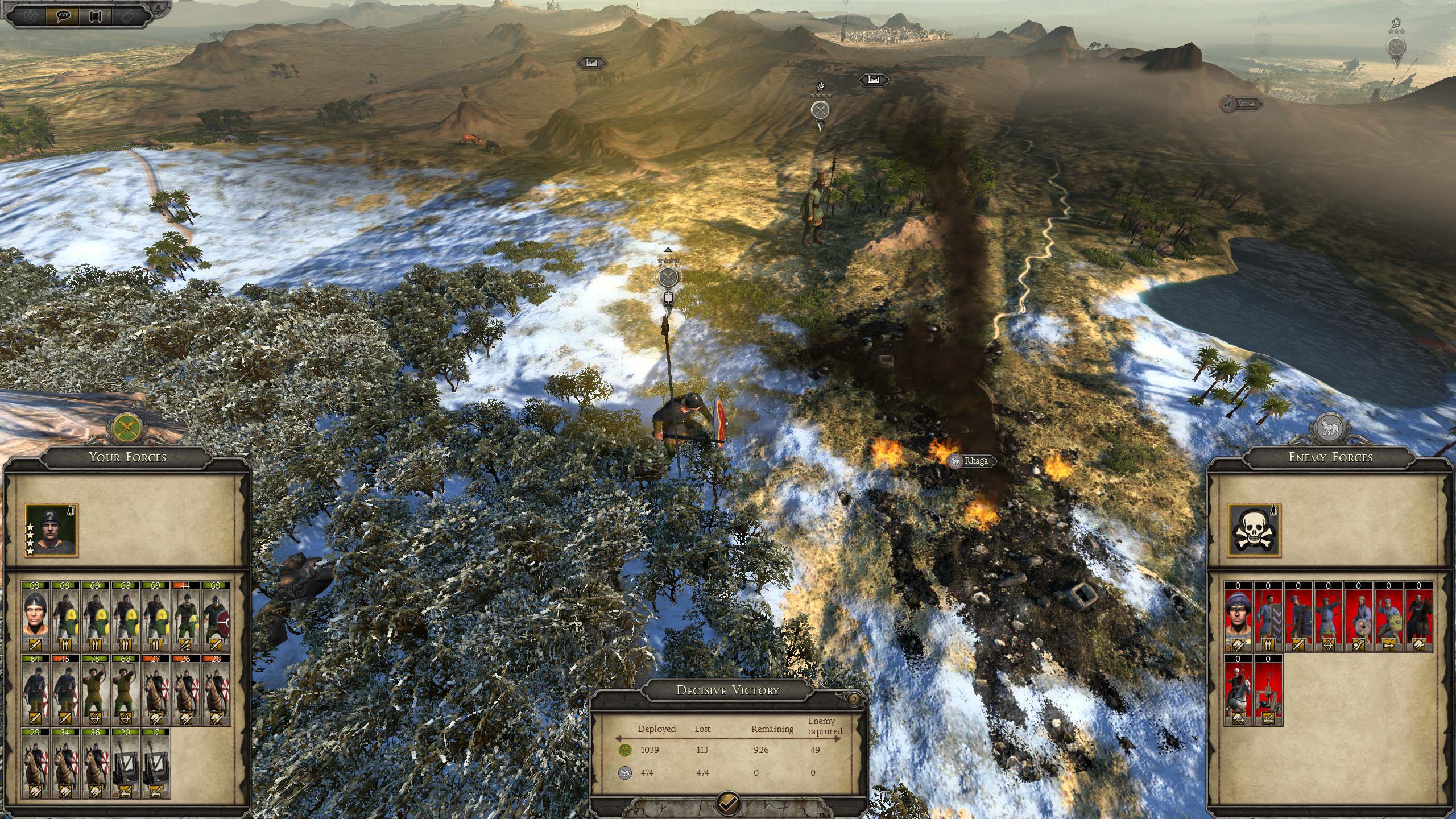1456x819 pixels.
Task: Select your general's bodyguard unit card
Action: click(x=36, y=616)
